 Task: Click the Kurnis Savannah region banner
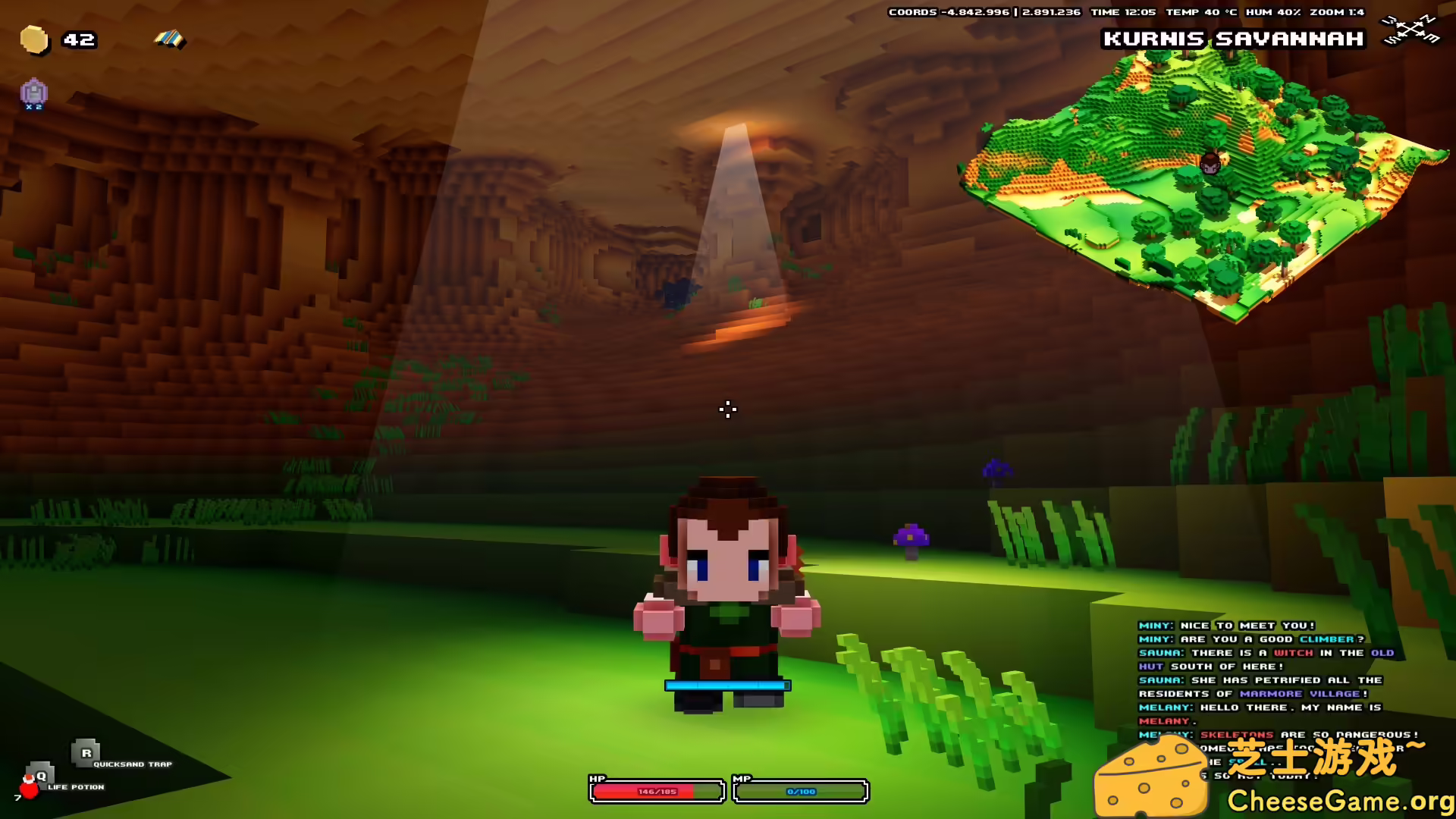tap(1235, 39)
